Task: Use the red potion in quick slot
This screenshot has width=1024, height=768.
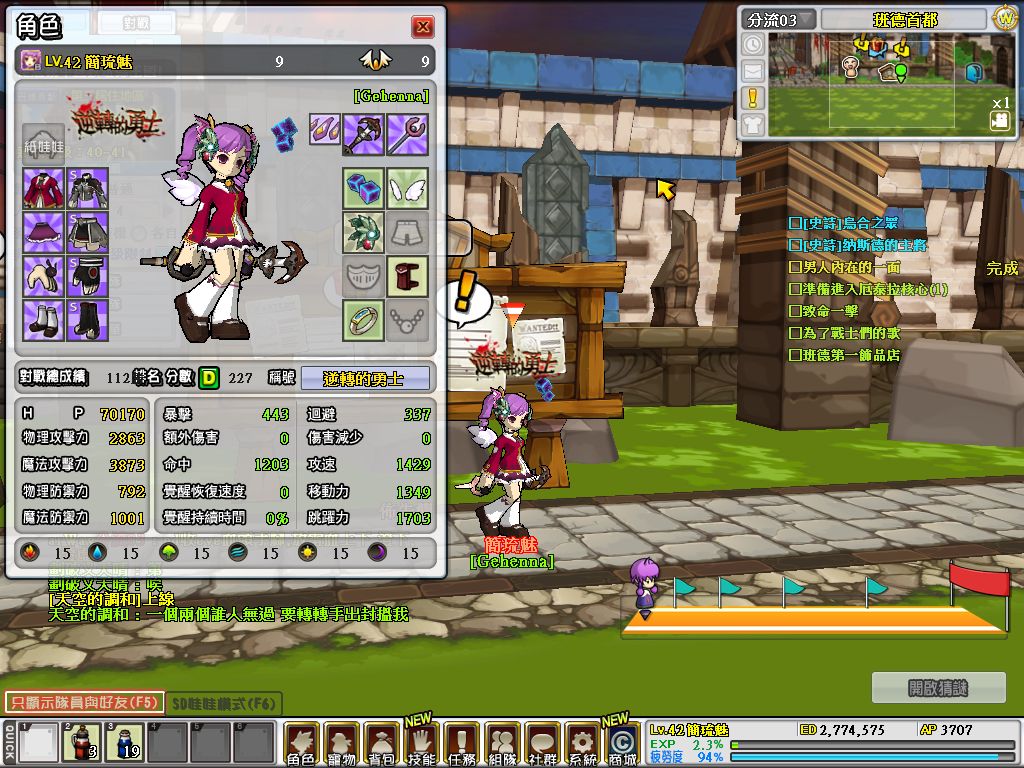Action: point(80,743)
